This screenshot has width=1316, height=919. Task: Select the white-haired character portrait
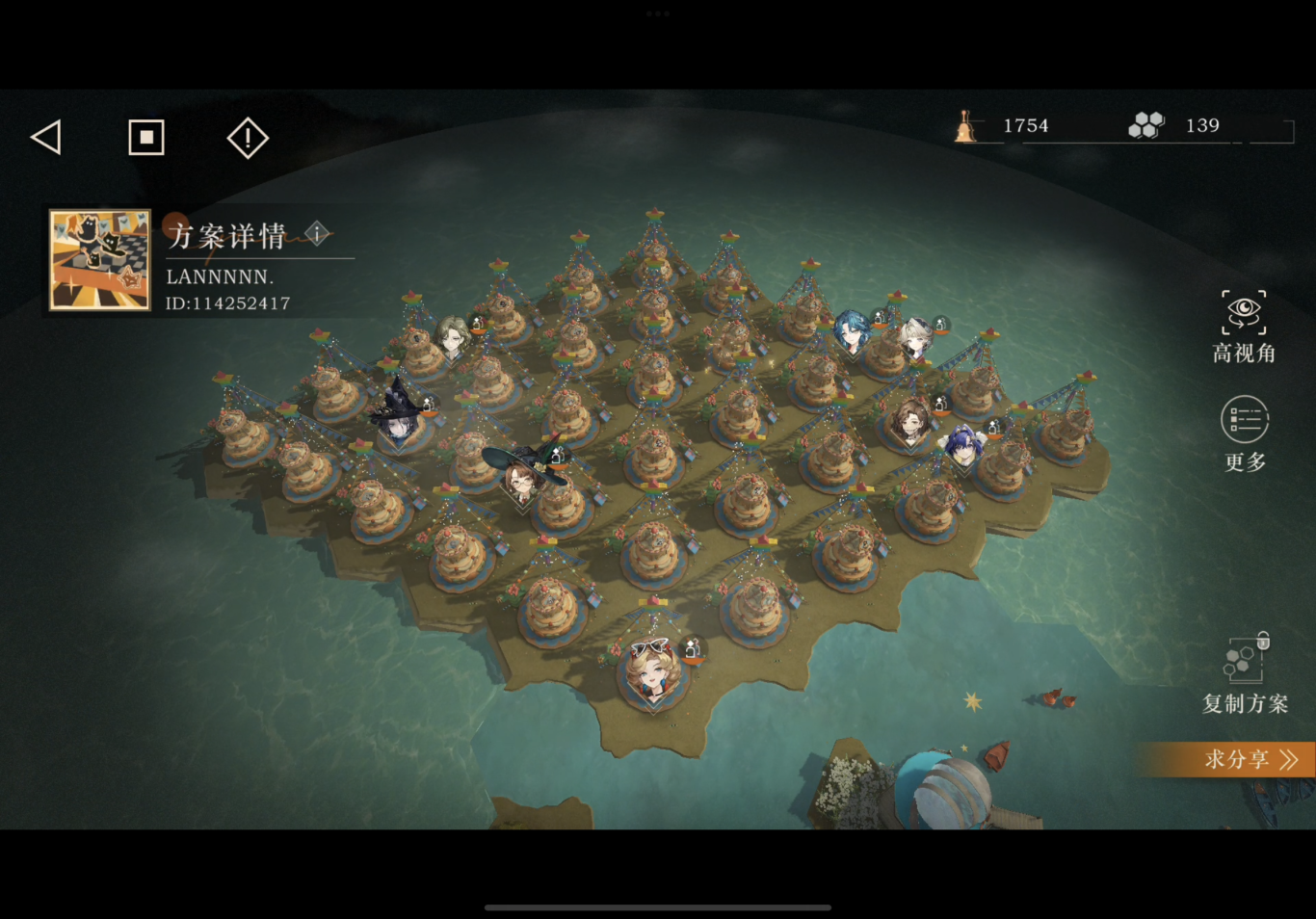(x=915, y=338)
